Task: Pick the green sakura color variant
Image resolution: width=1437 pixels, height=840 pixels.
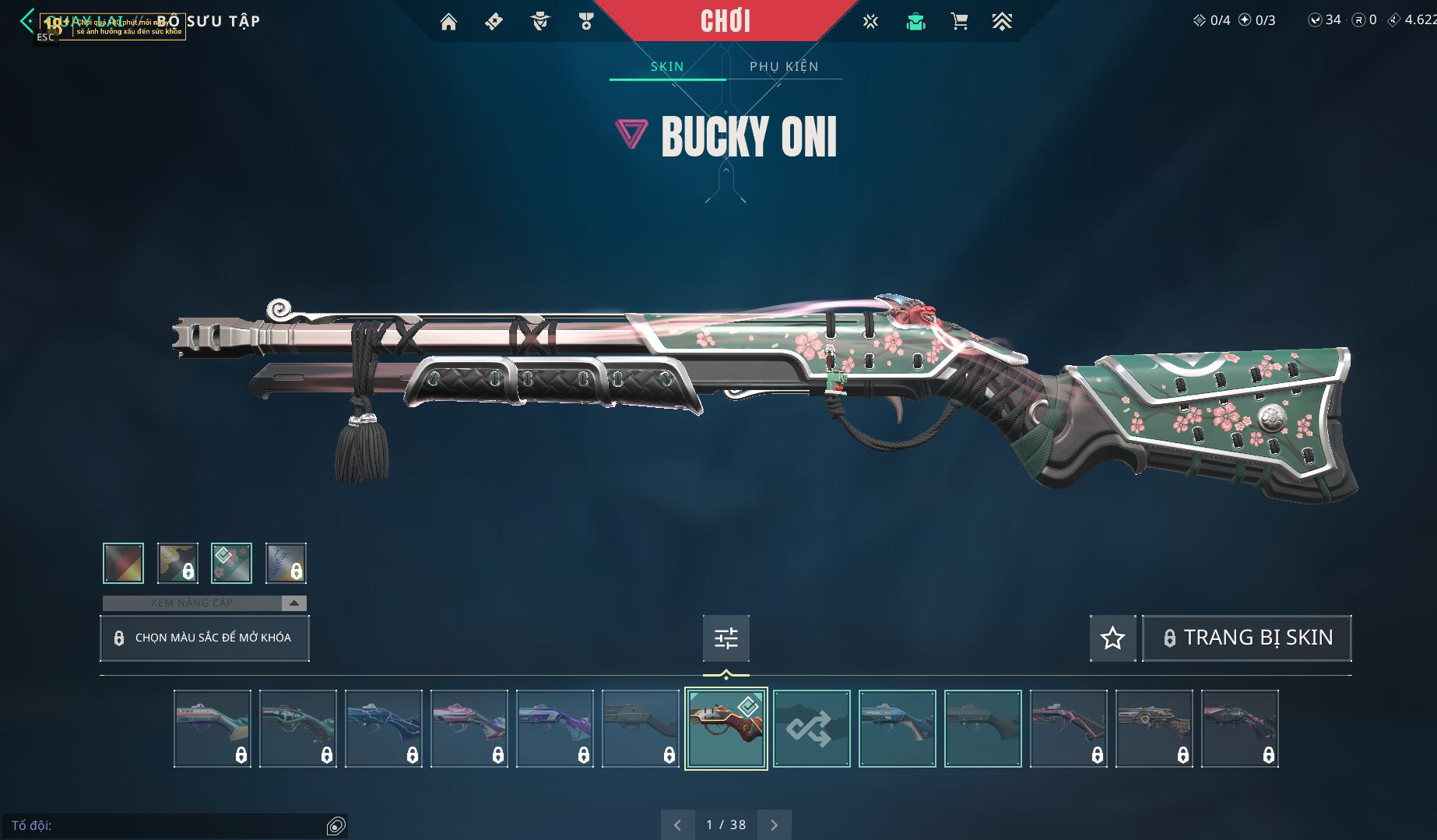Action: pos(231,563)
